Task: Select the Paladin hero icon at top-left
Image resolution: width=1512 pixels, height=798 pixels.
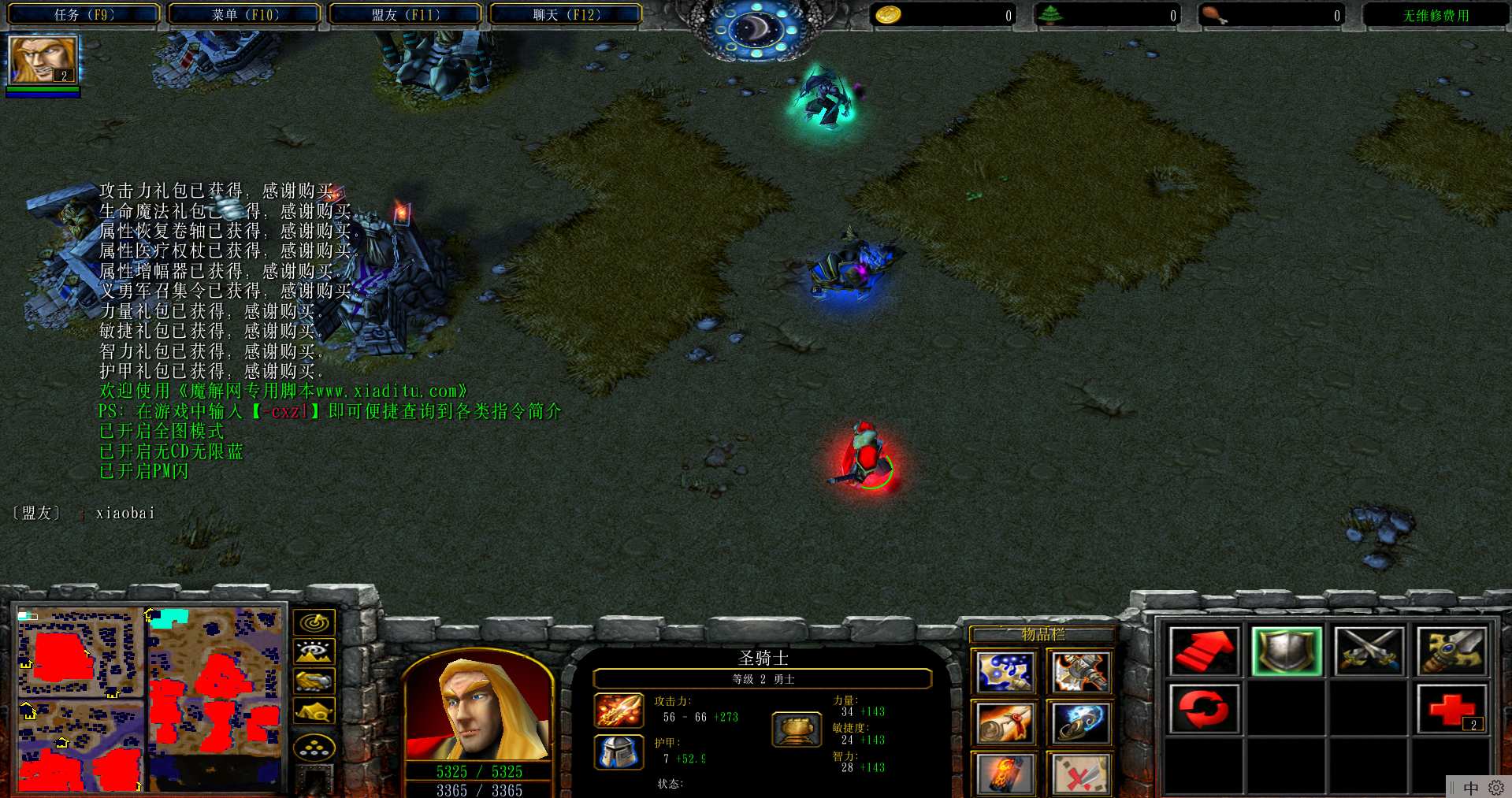Action: point(43,59)
